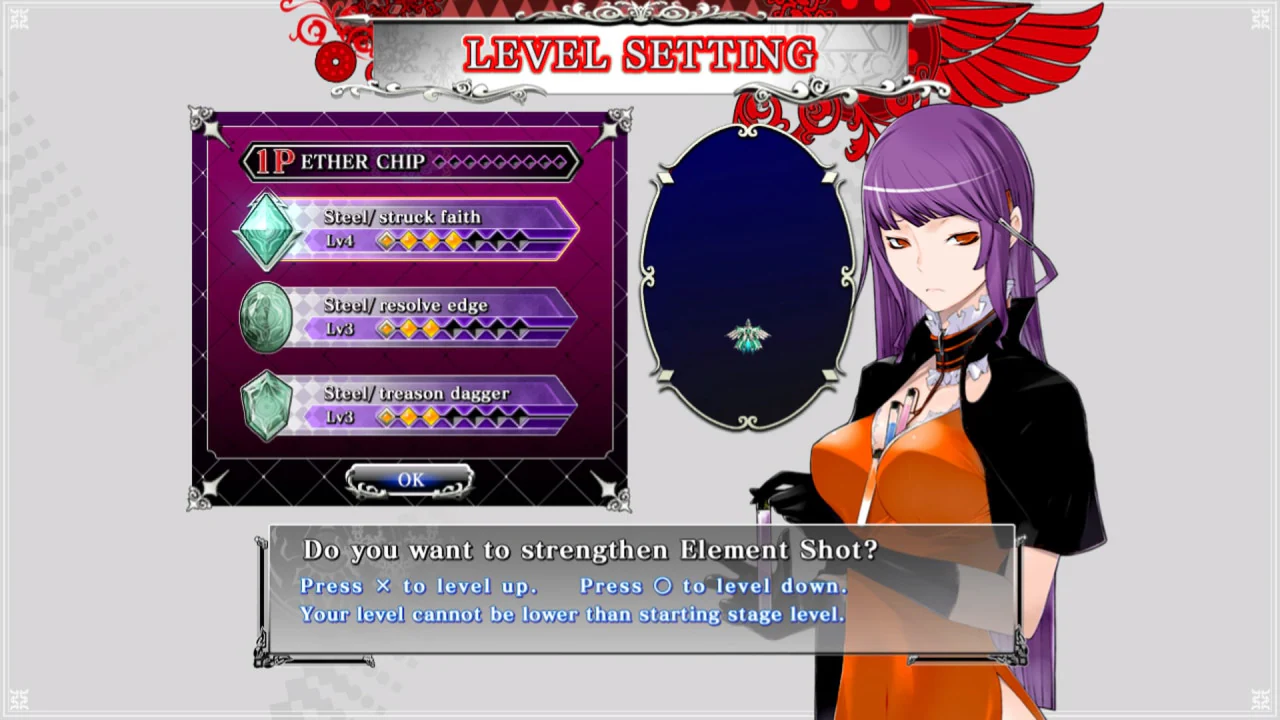The height and width of the screenshot is (720, 1280).
Task: Expand the Steel/resolve edge upgrade row
Action: pos(440,317)
